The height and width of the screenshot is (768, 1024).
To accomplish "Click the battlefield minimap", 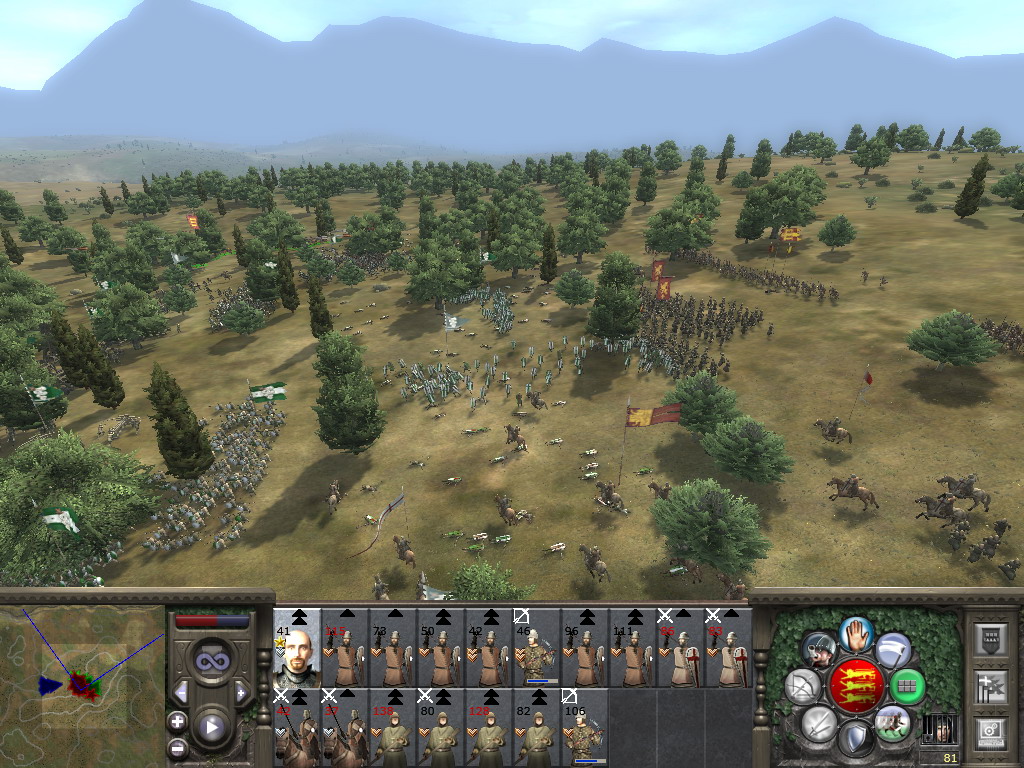I will [82, 686].
